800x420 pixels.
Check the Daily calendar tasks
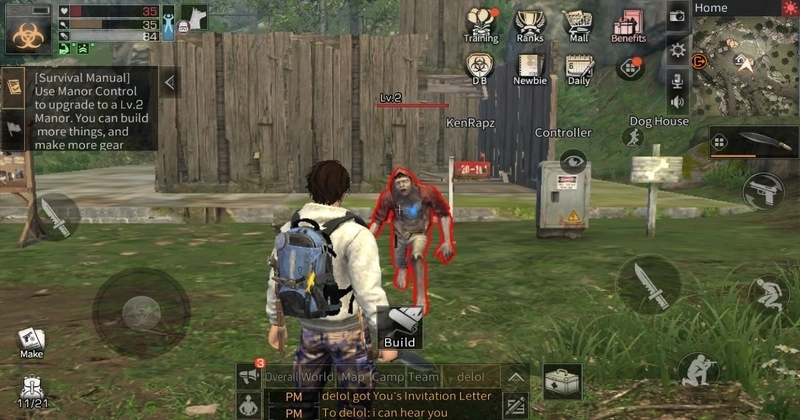coord(578,67)
